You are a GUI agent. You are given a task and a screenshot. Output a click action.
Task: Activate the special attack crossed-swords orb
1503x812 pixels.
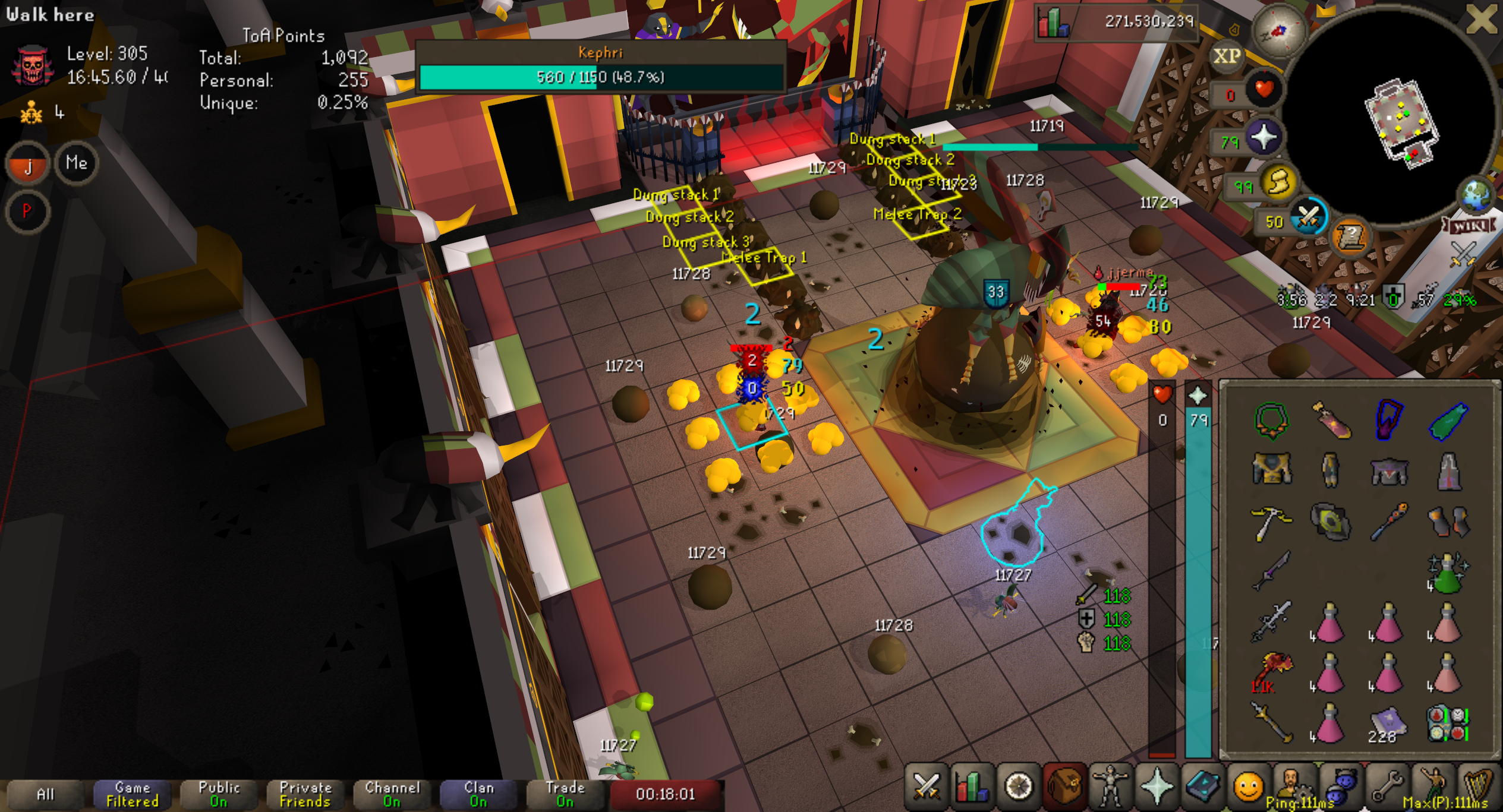[1308, 218]
